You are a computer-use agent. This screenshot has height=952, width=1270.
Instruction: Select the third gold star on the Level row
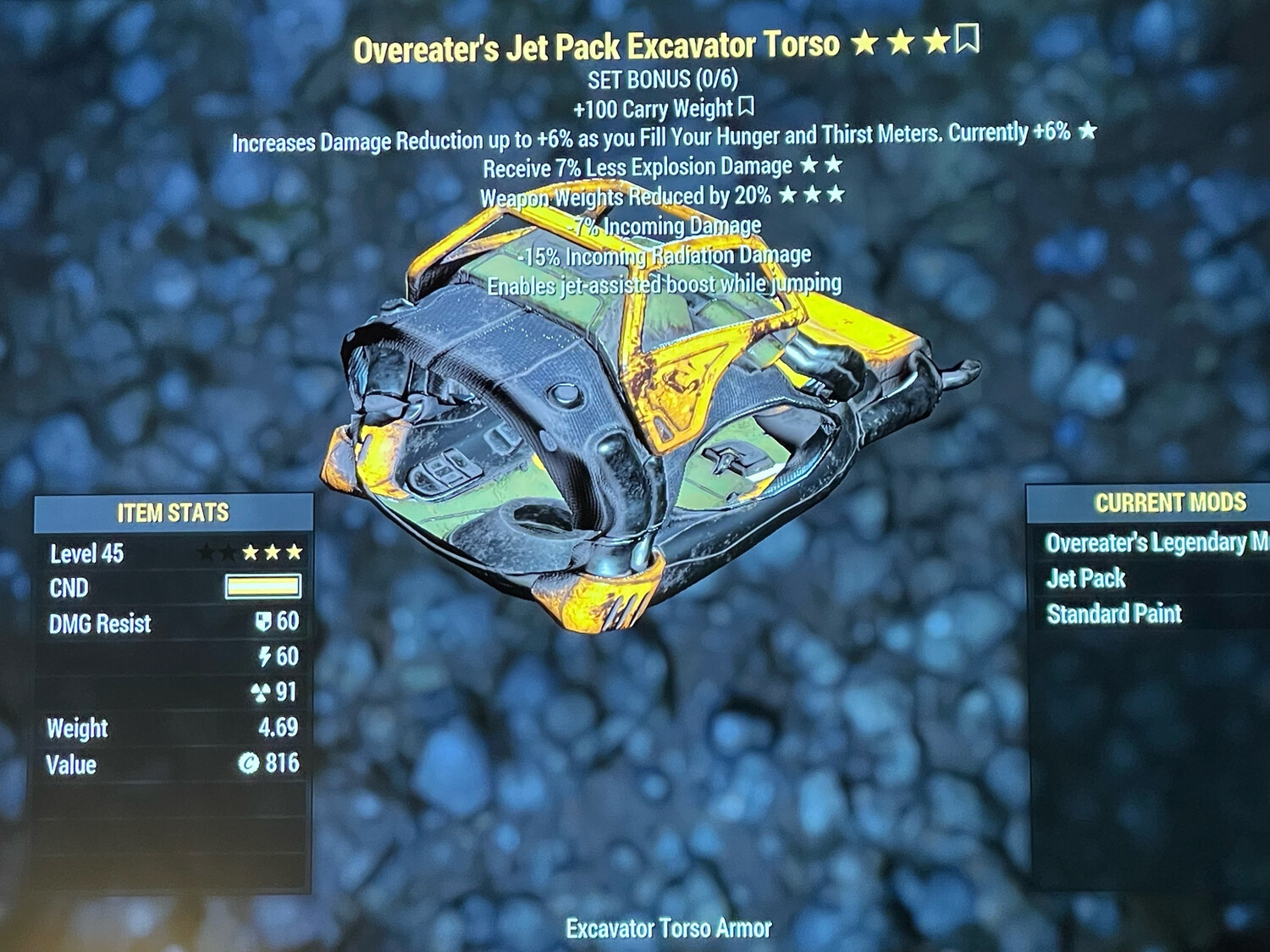[x=294, y=552]
